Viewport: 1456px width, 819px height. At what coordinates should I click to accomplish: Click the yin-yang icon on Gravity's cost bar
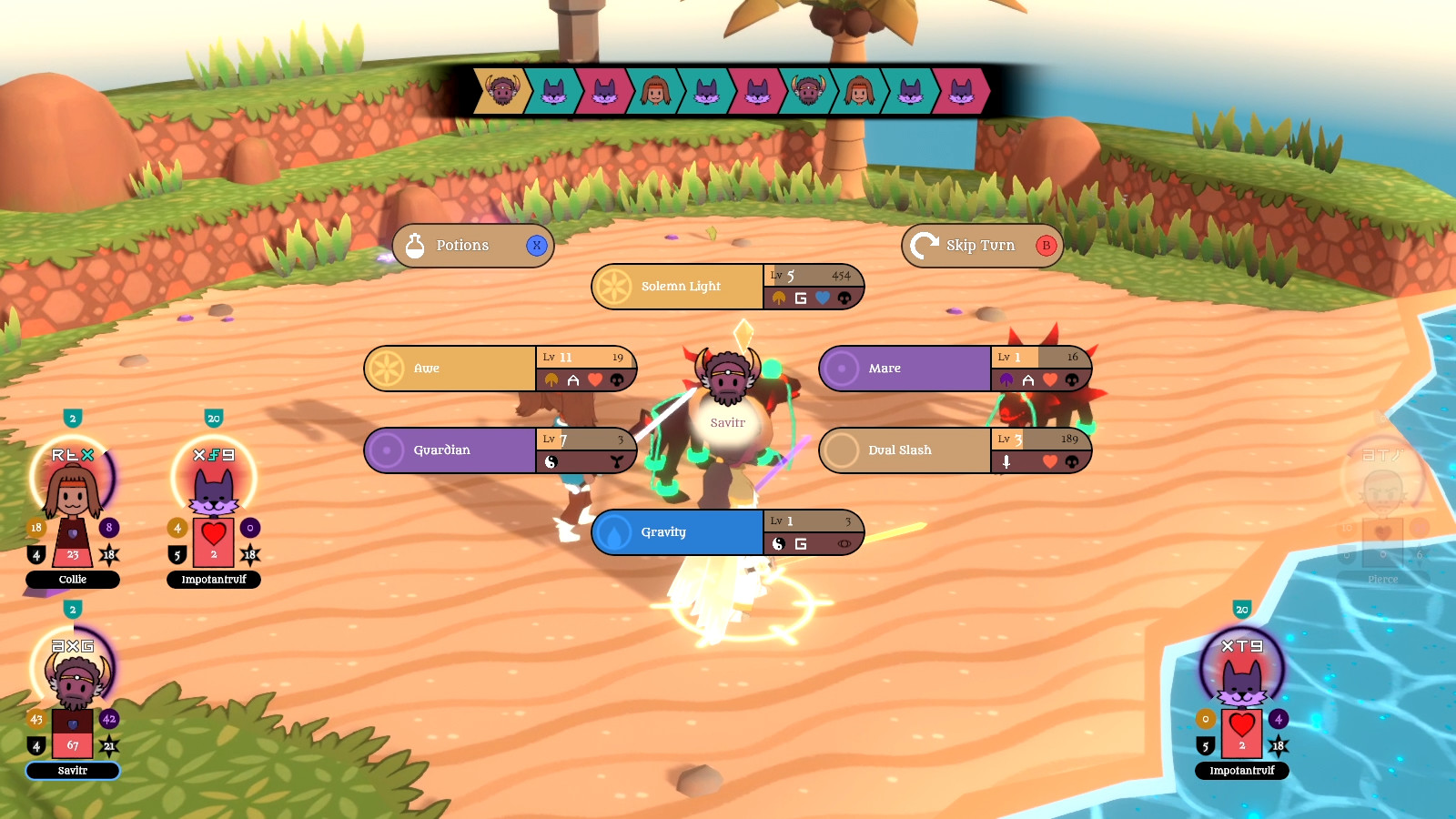pos(778,543)
